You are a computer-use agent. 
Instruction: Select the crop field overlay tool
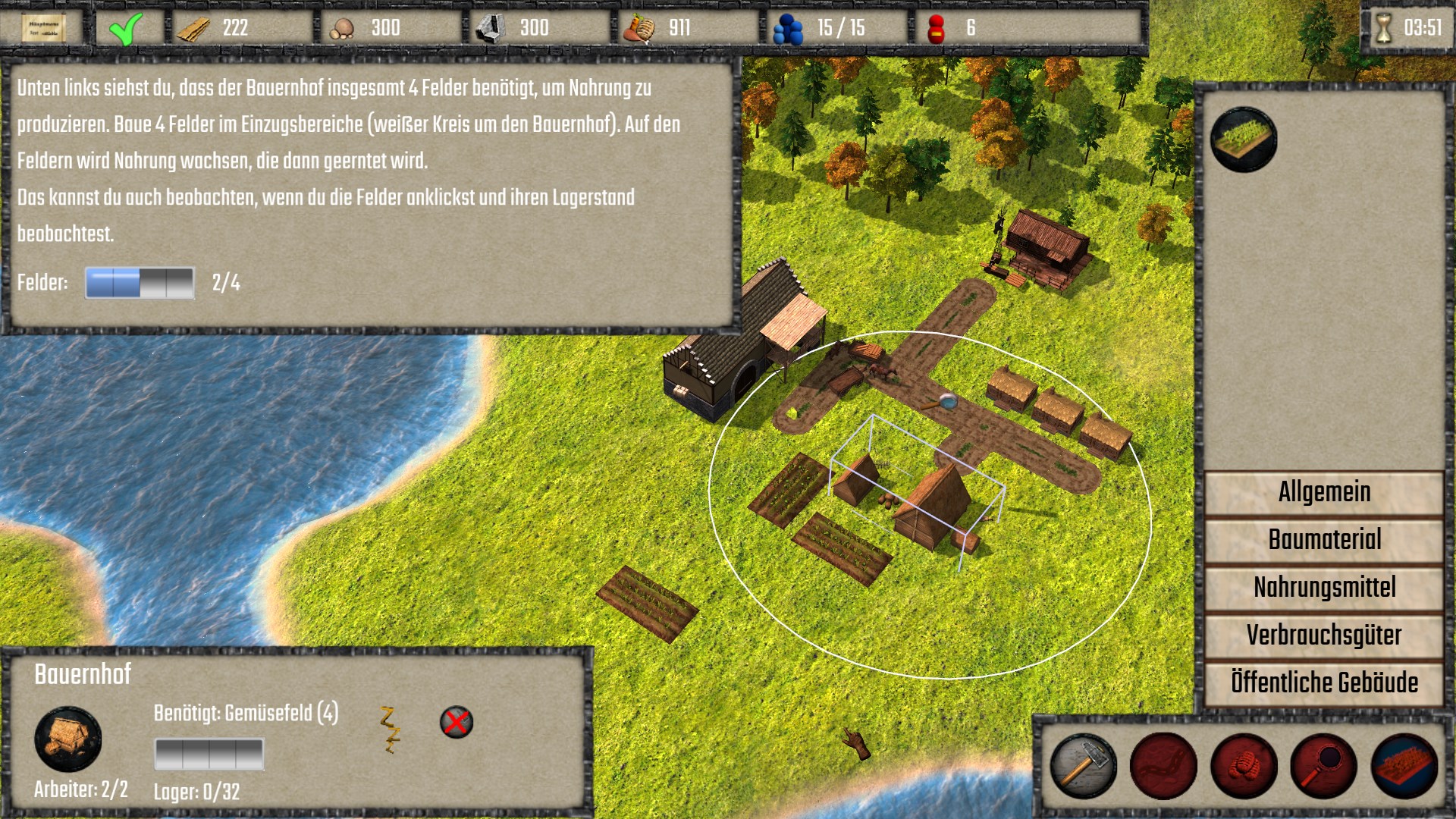(1404, 766)
